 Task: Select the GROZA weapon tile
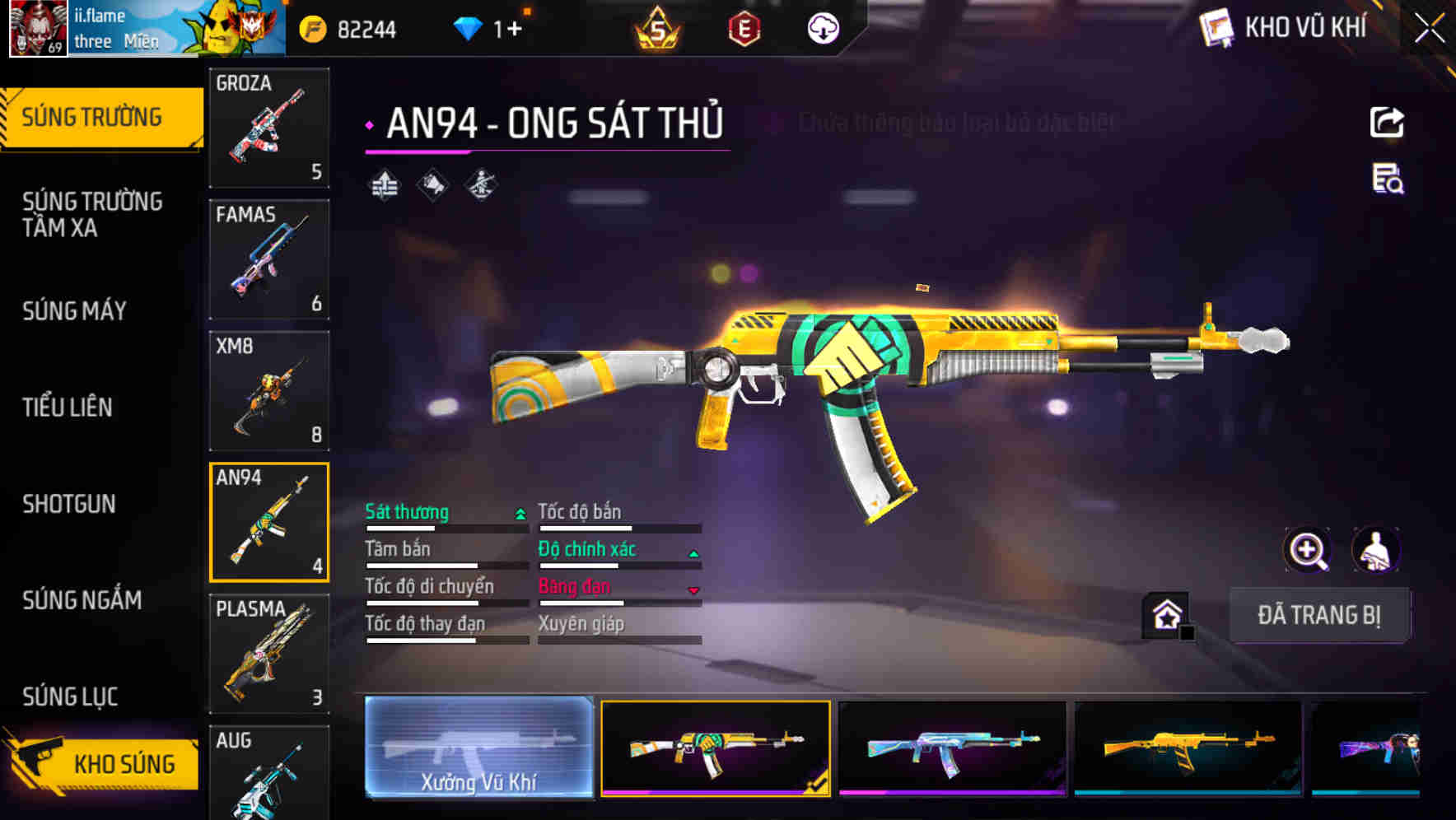(x=269, y=128)
